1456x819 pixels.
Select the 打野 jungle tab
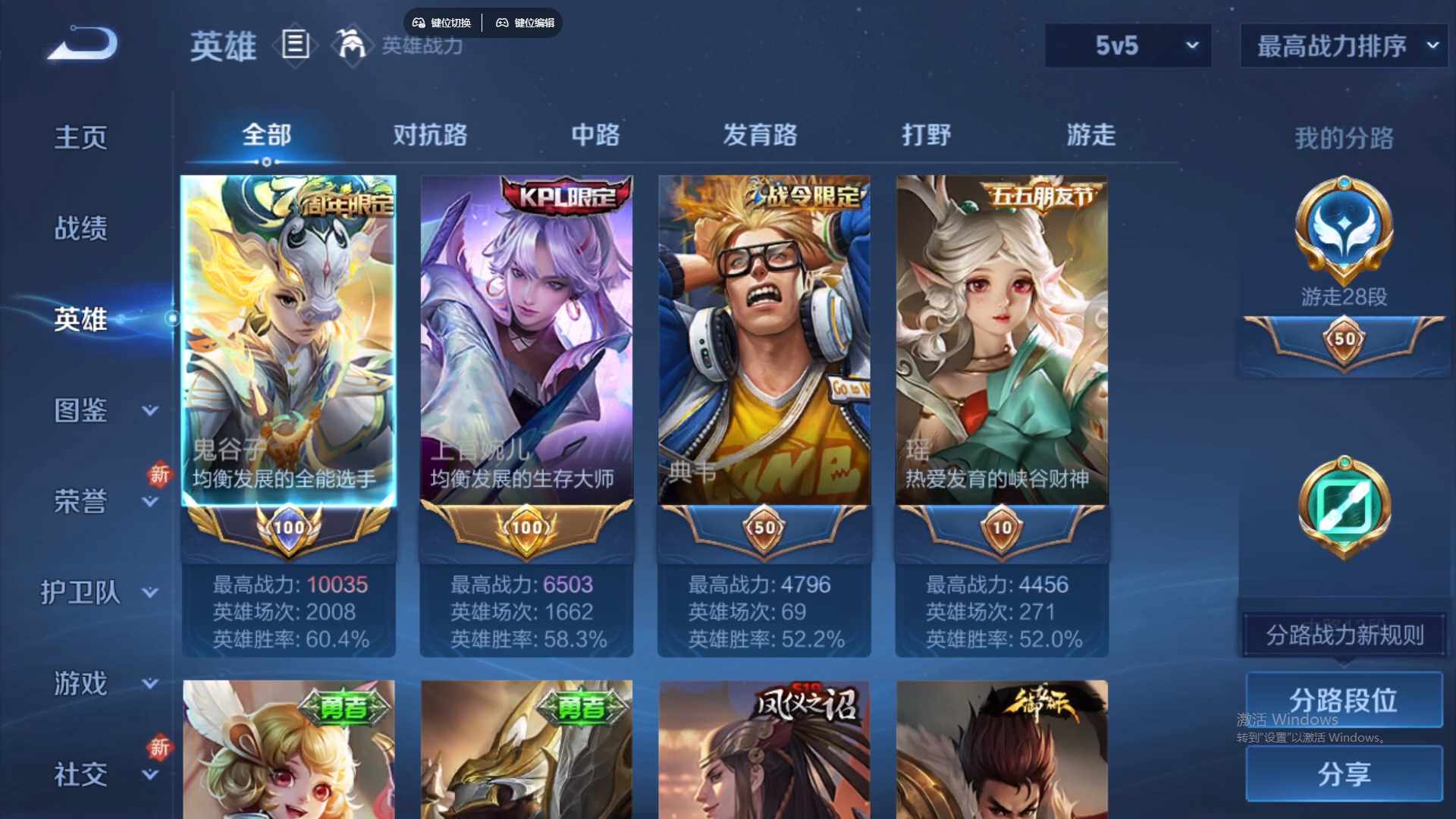pyautogui.click(x=926, y=135)
